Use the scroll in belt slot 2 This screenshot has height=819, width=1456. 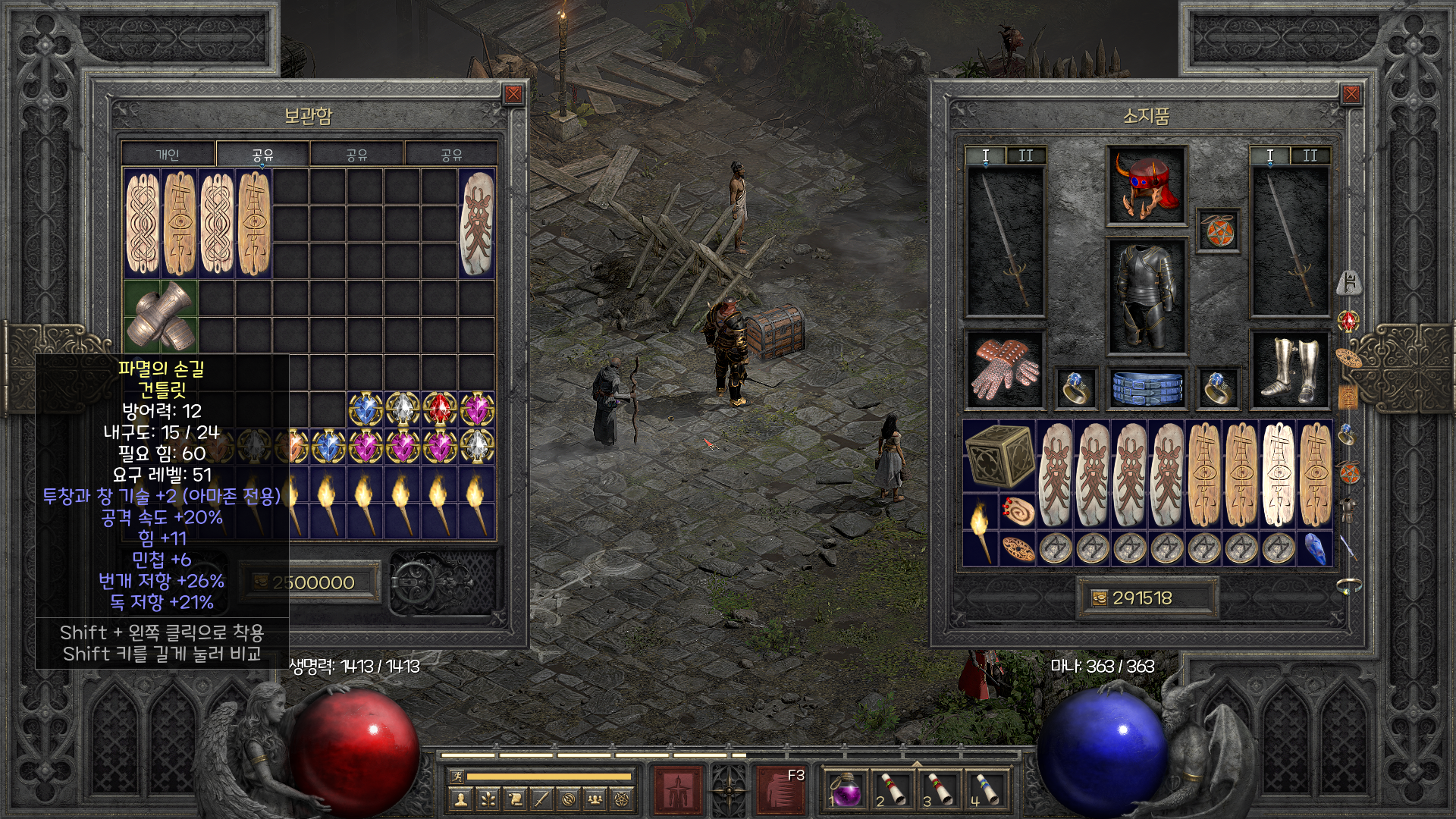click(893, 790)
